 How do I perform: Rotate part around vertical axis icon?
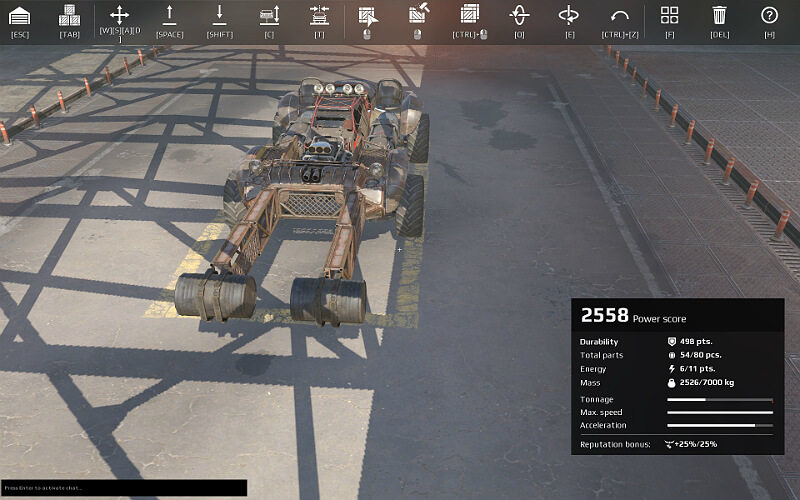click(519, 15)
